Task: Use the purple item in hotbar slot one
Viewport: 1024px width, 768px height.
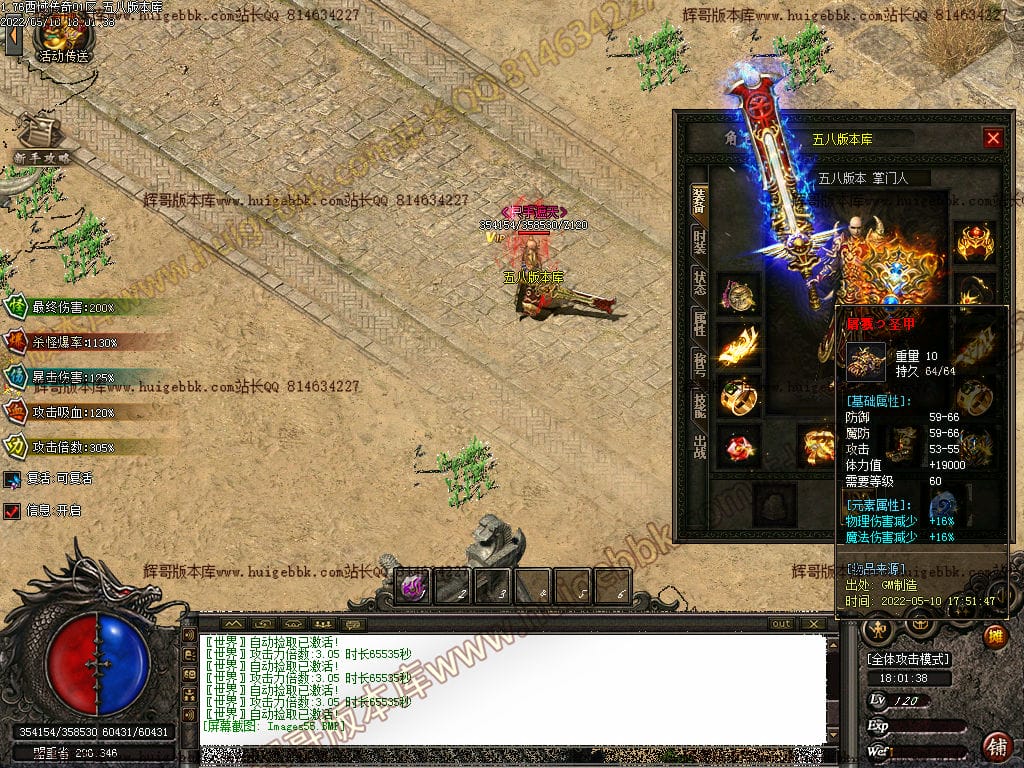Action: (413, 587)
